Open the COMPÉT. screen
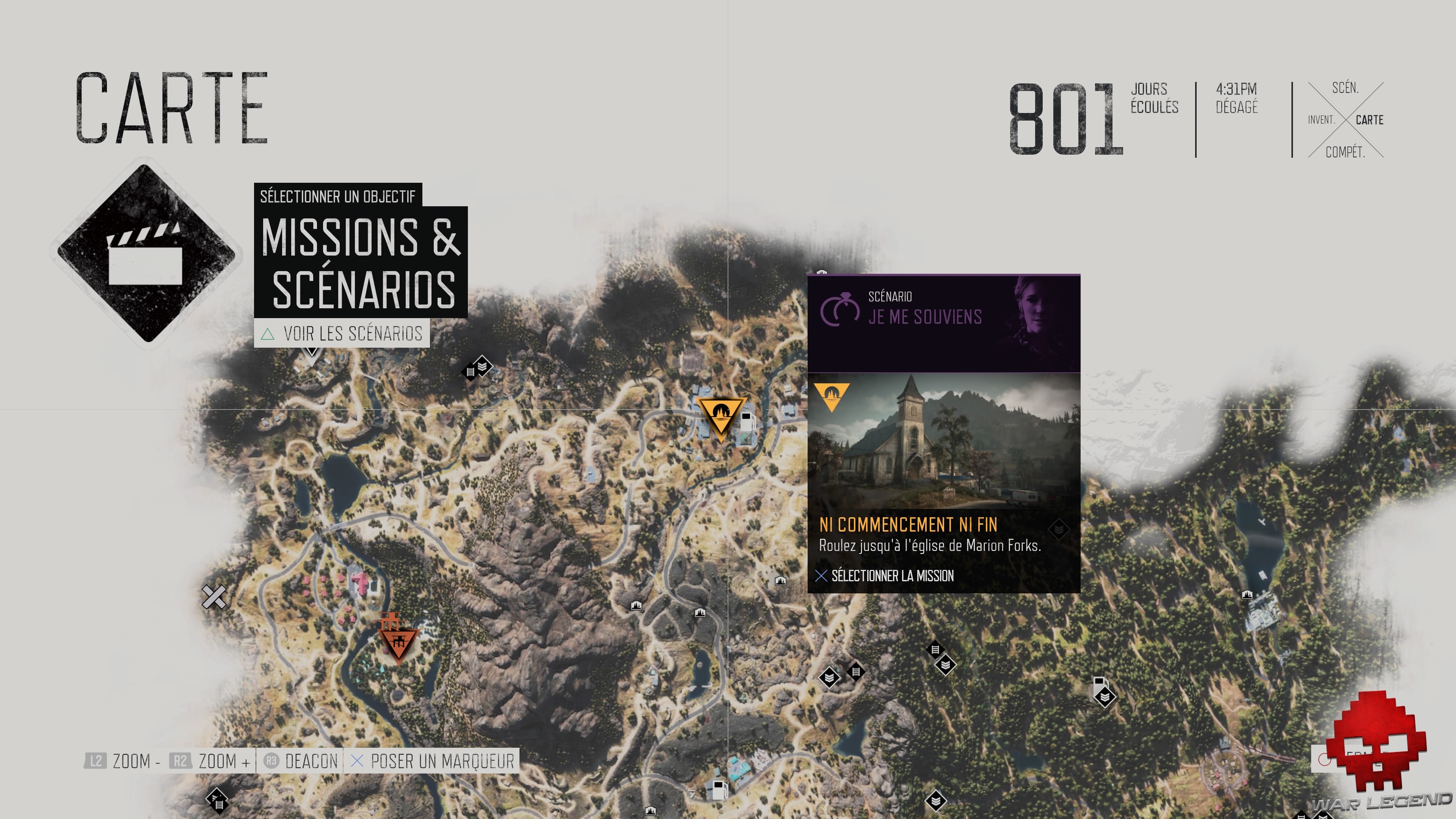 tap(1347, 152)
